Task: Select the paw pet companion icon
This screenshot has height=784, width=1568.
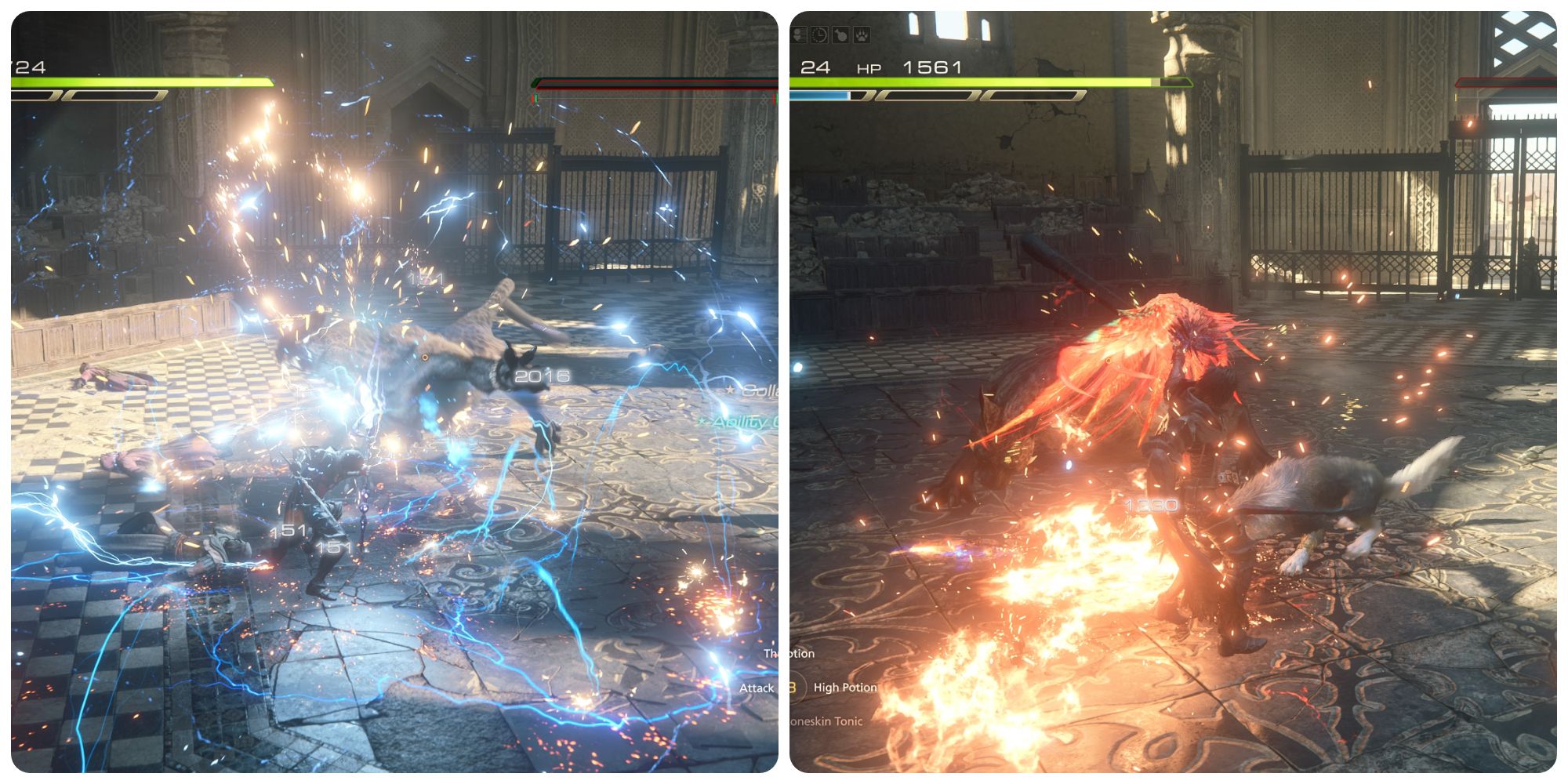Action: pos(861,34)
